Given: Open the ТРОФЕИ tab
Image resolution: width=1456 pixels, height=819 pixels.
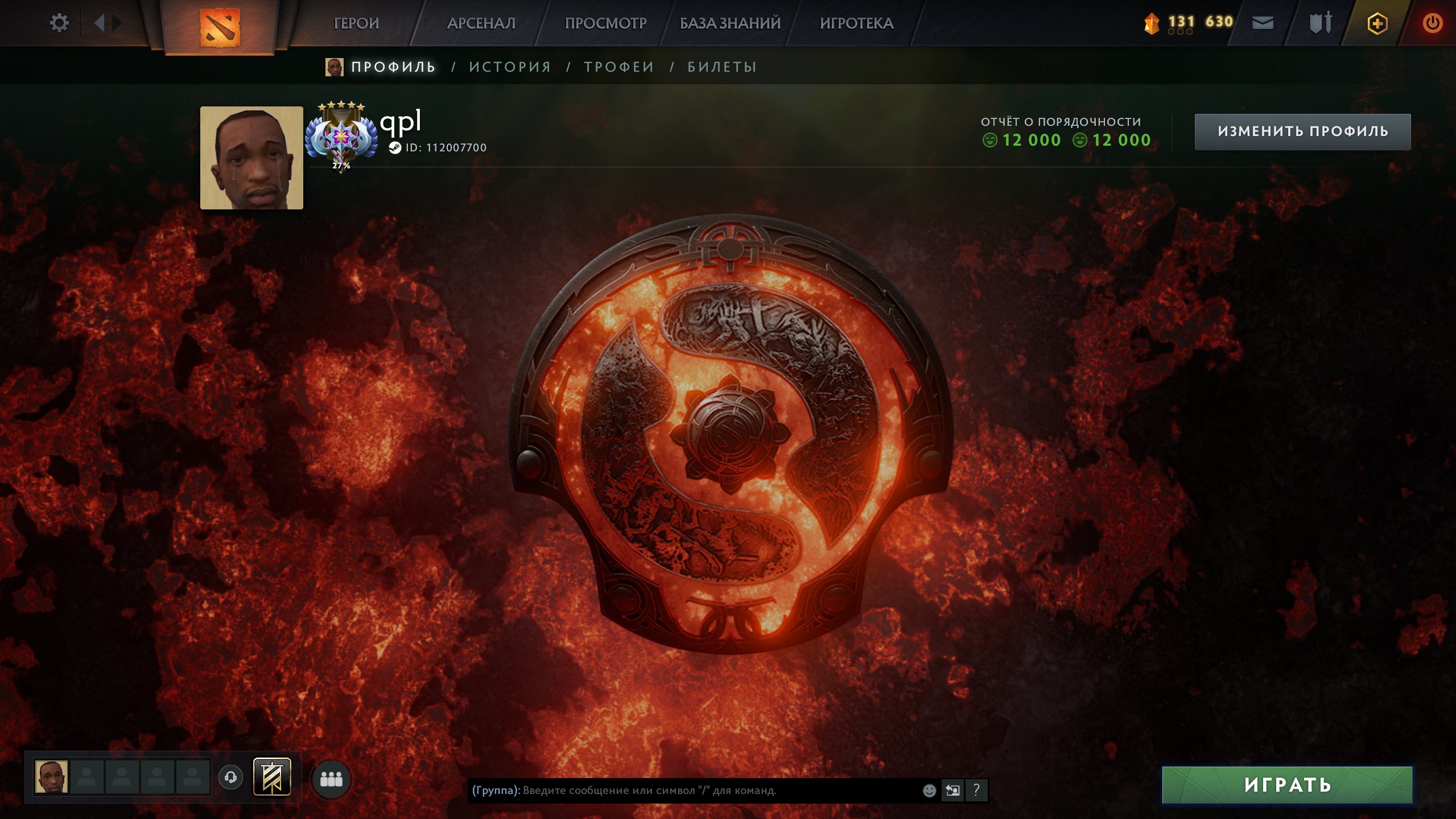Looking at the screenshot, I should point(617,67).
